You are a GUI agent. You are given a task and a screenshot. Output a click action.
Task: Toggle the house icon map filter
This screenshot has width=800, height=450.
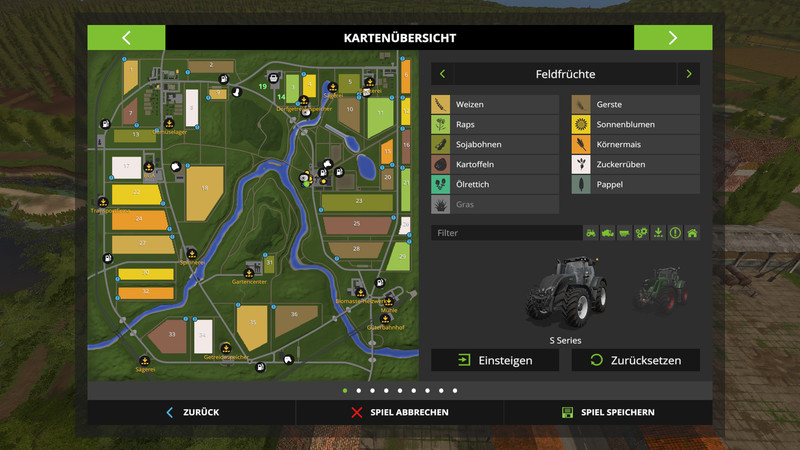(692, 233)
